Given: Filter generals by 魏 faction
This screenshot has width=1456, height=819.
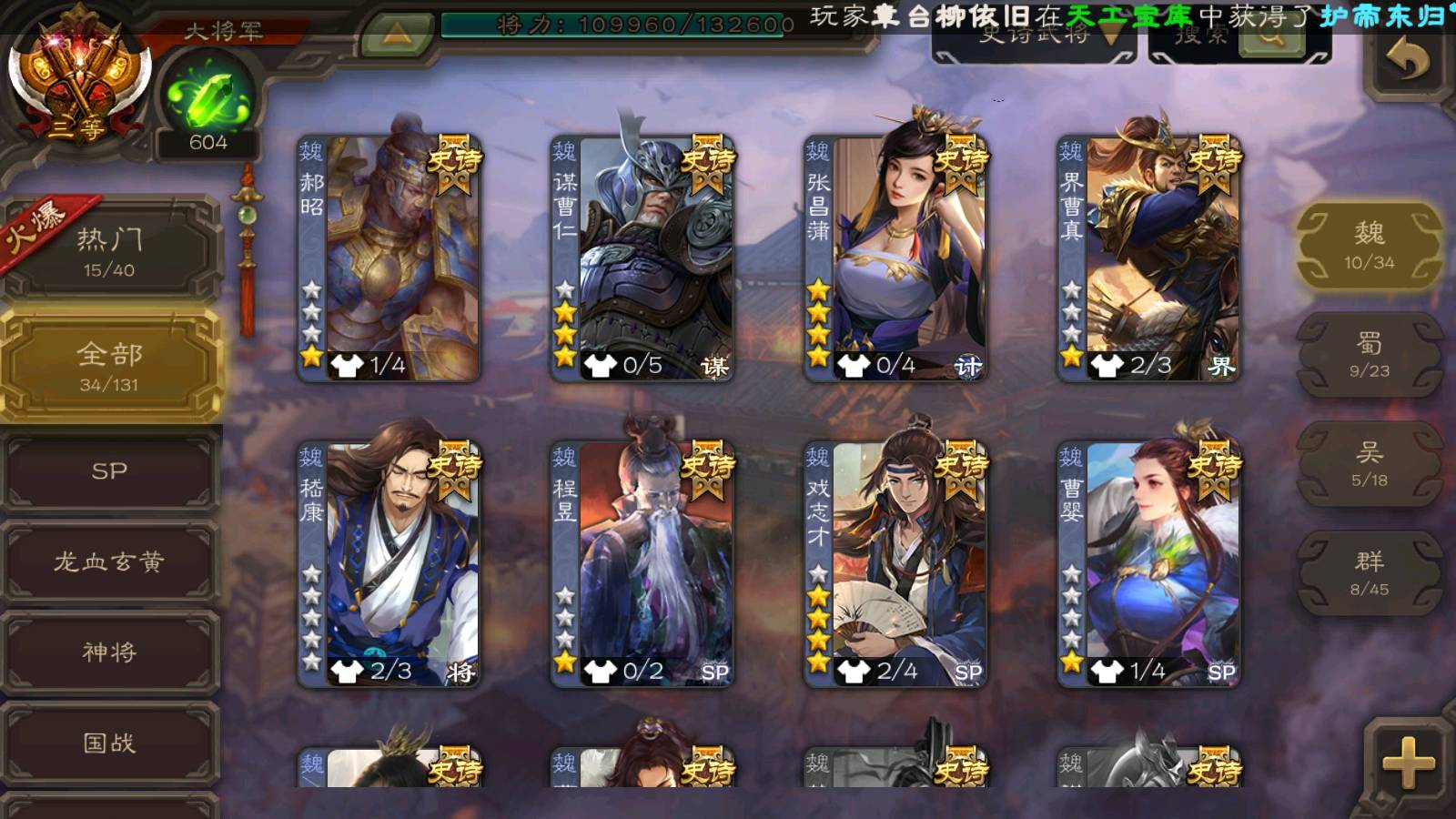Looking at the screenshot, I should (1369, 246).
